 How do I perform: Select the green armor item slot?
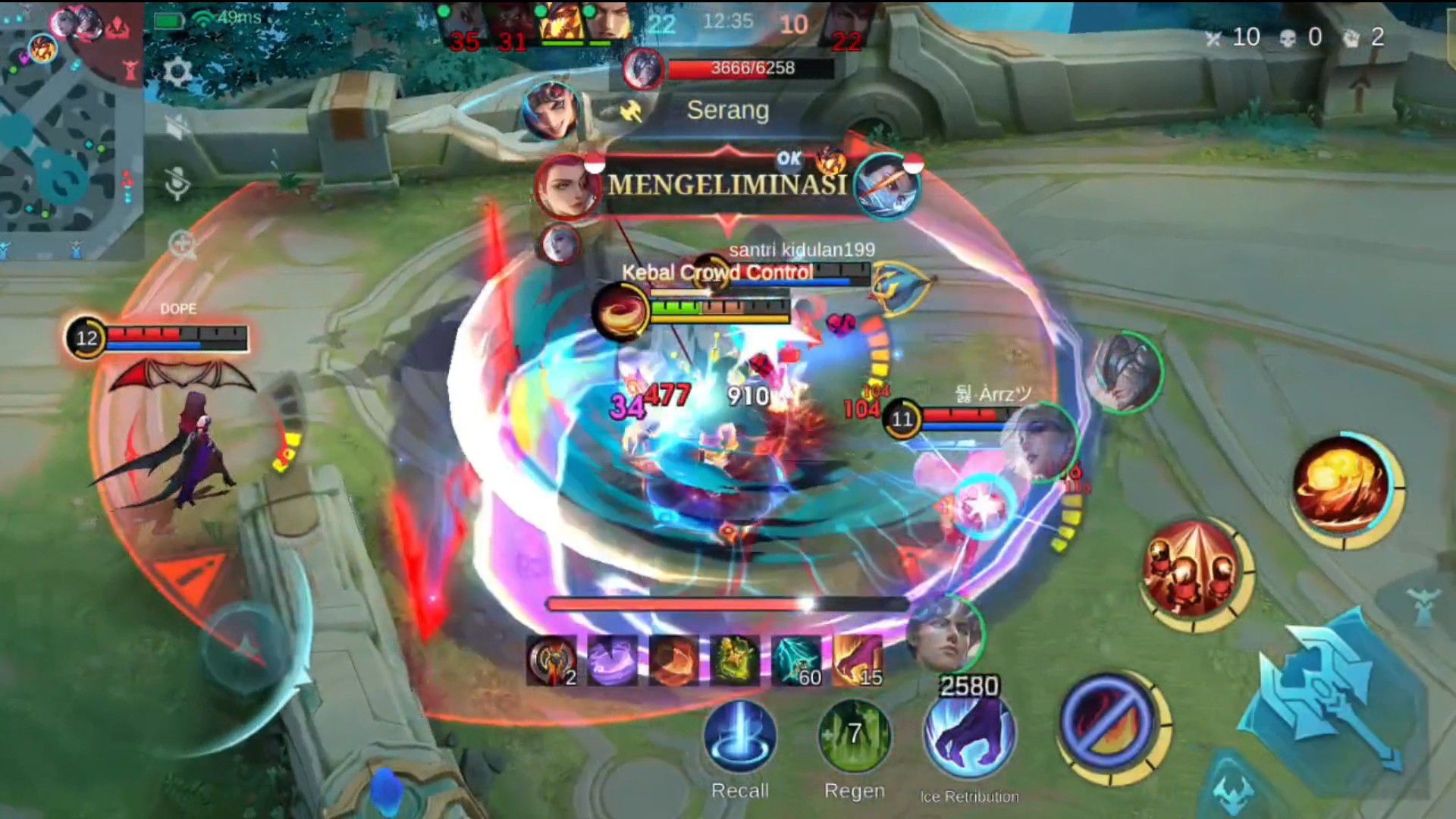coord(734,660)
